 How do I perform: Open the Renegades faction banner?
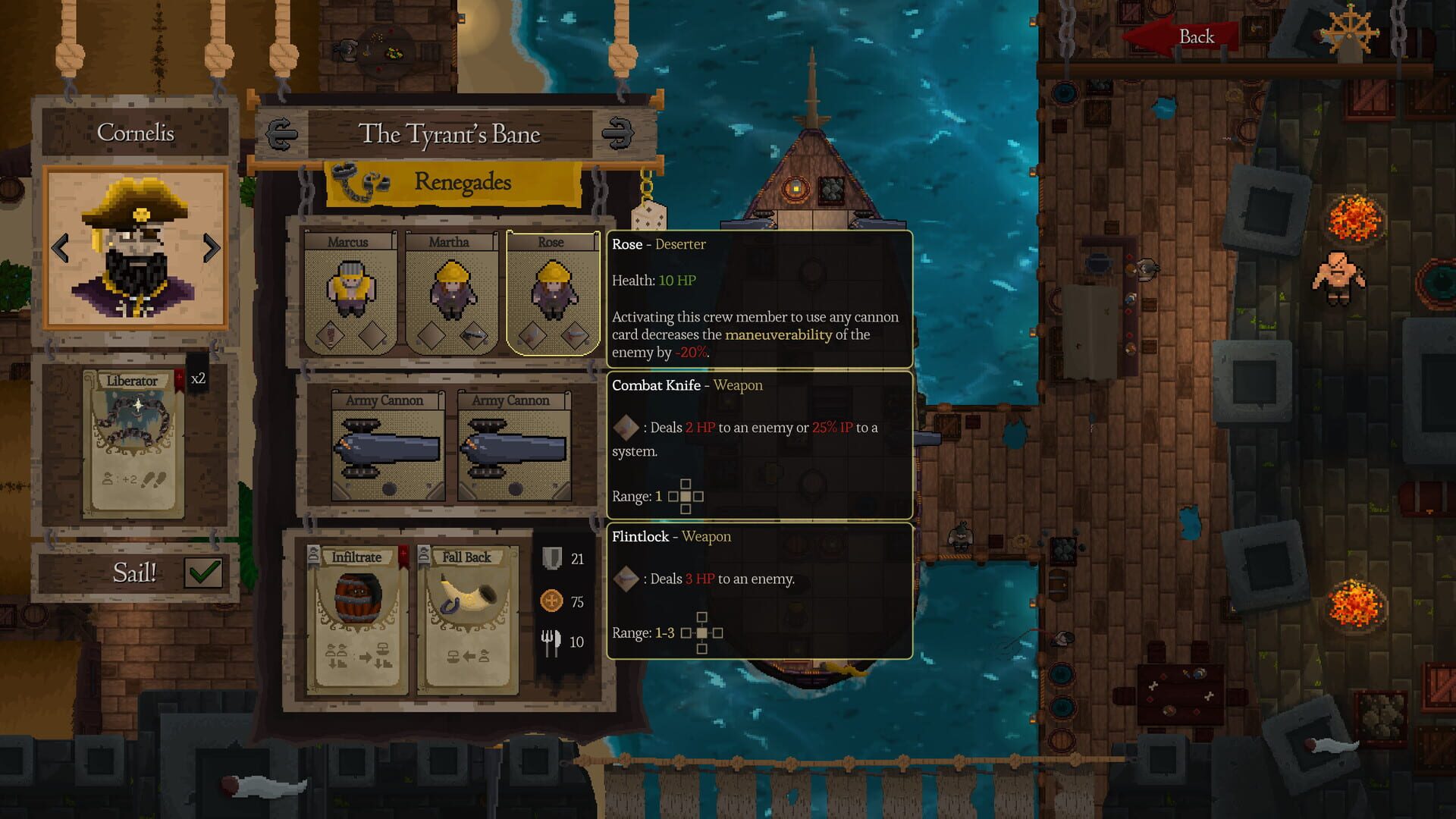click(x=463, y=182)
